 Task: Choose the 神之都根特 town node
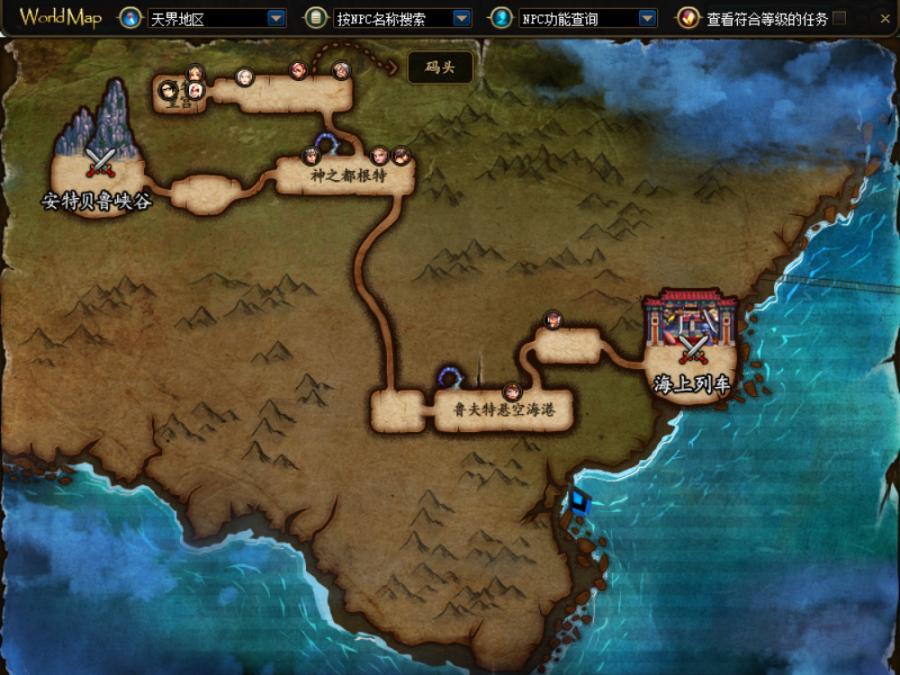point(346,177)
